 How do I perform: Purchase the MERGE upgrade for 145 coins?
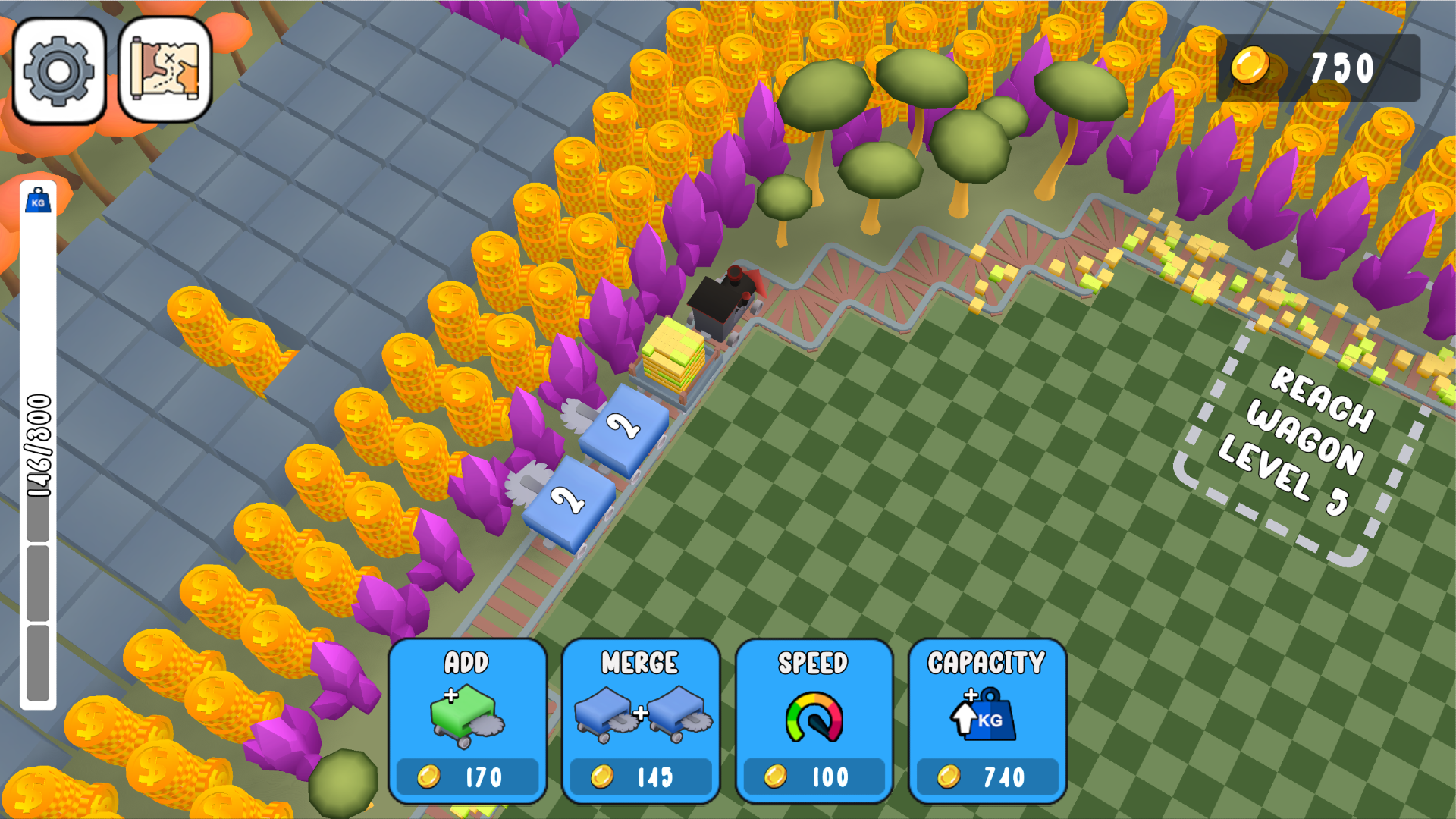pyautogui.click(x=641, y=776)
